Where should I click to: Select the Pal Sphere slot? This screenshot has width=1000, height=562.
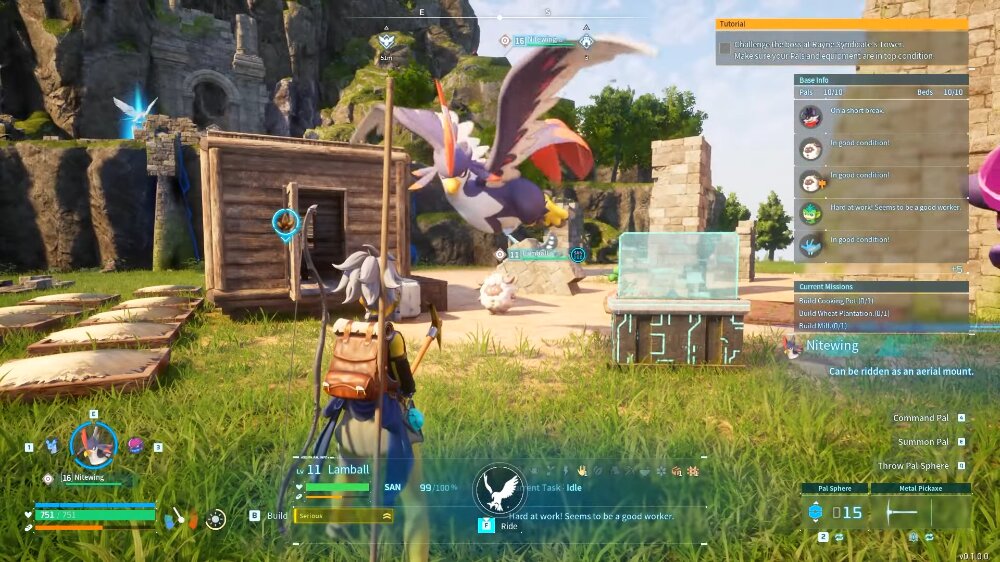click(x=835, y=511)
